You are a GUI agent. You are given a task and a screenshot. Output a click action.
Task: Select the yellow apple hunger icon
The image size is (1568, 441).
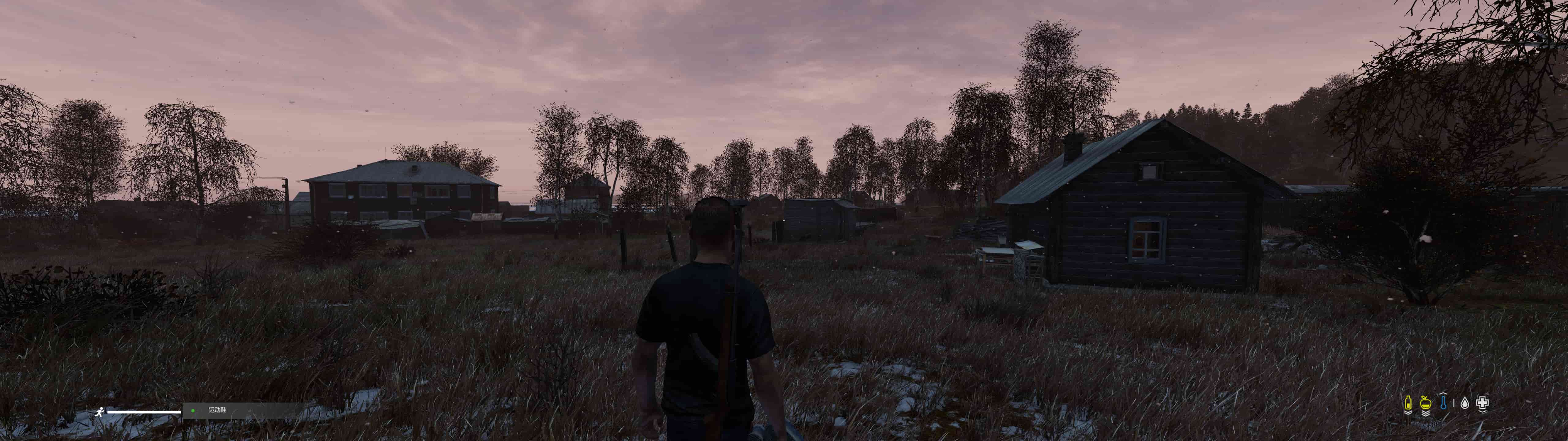[1425, 403]
